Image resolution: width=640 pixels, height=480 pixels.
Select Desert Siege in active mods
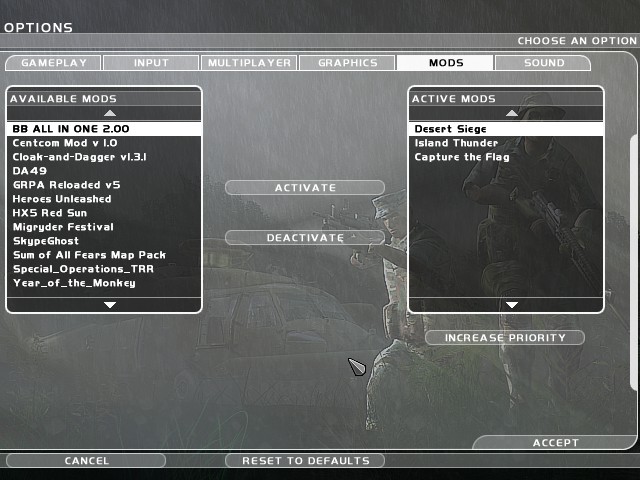tap(450, 129)
